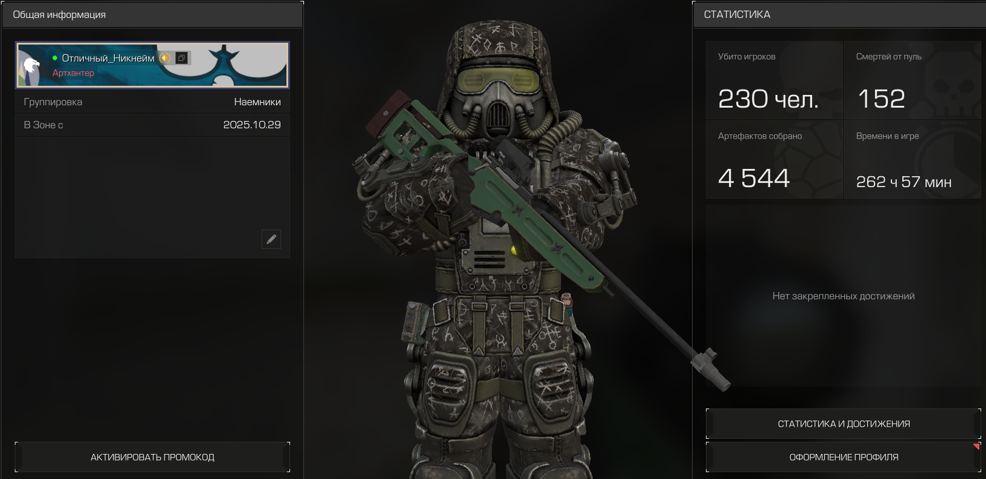Image resolution: width=986 pixels, height=479 pixels.
Task: Click the gold badge beside the nickname
Action: point(165,58)
